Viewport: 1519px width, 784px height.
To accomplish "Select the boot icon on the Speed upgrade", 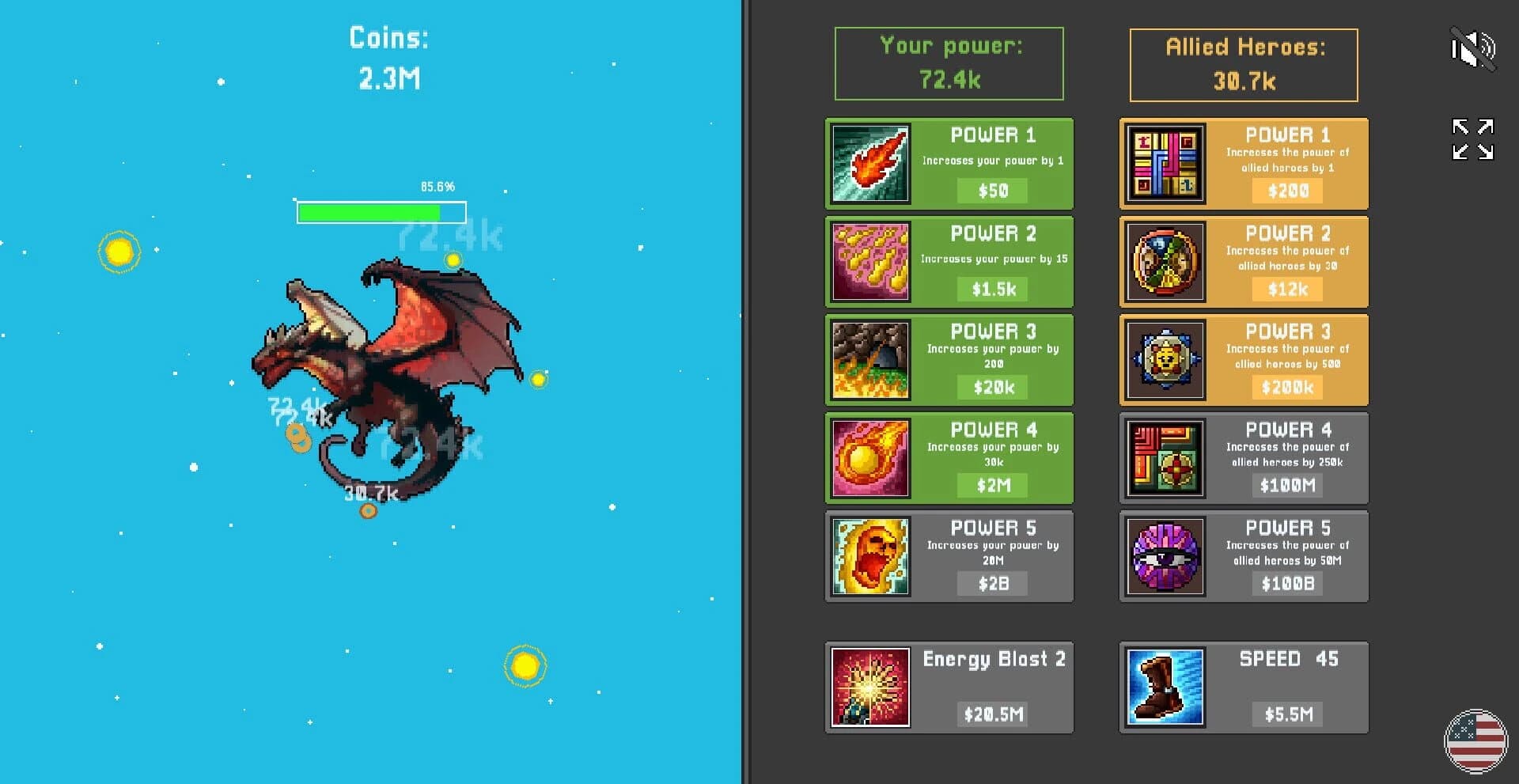I will (x=1165, y=687).
